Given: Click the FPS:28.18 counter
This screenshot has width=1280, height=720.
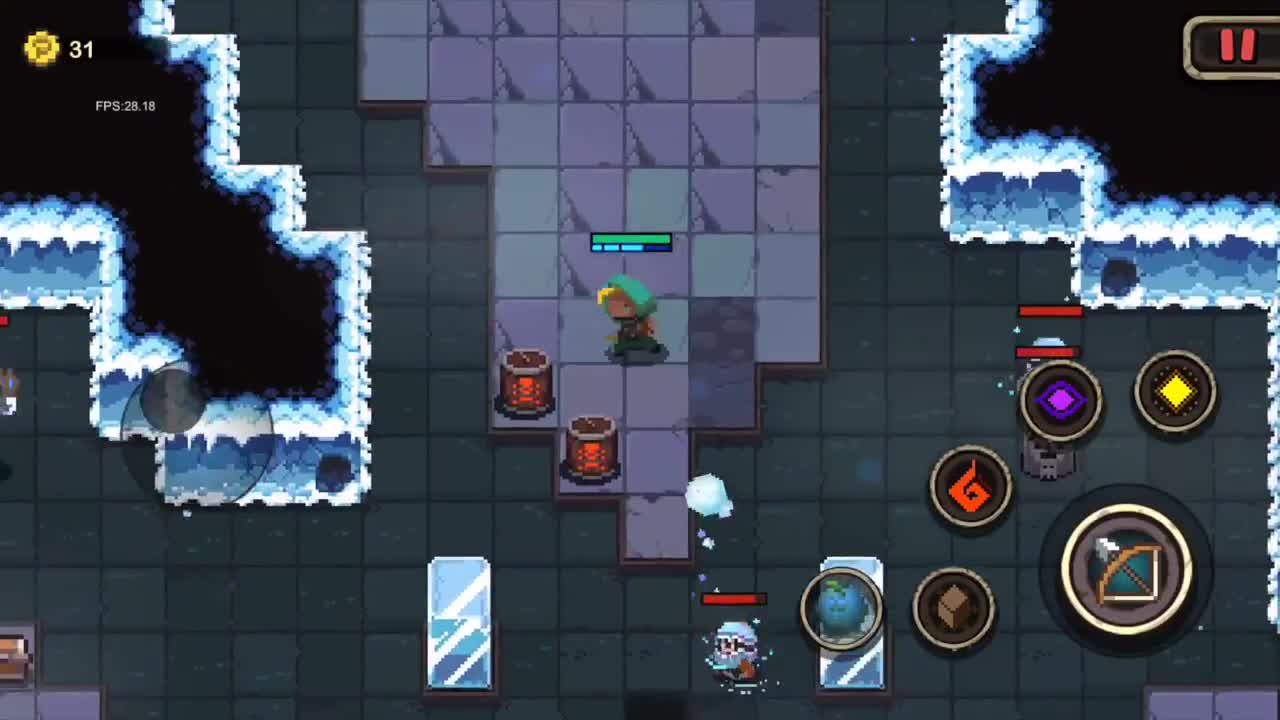Looking at the screenshot, I should pyautogui.click(x=124, y=105).
